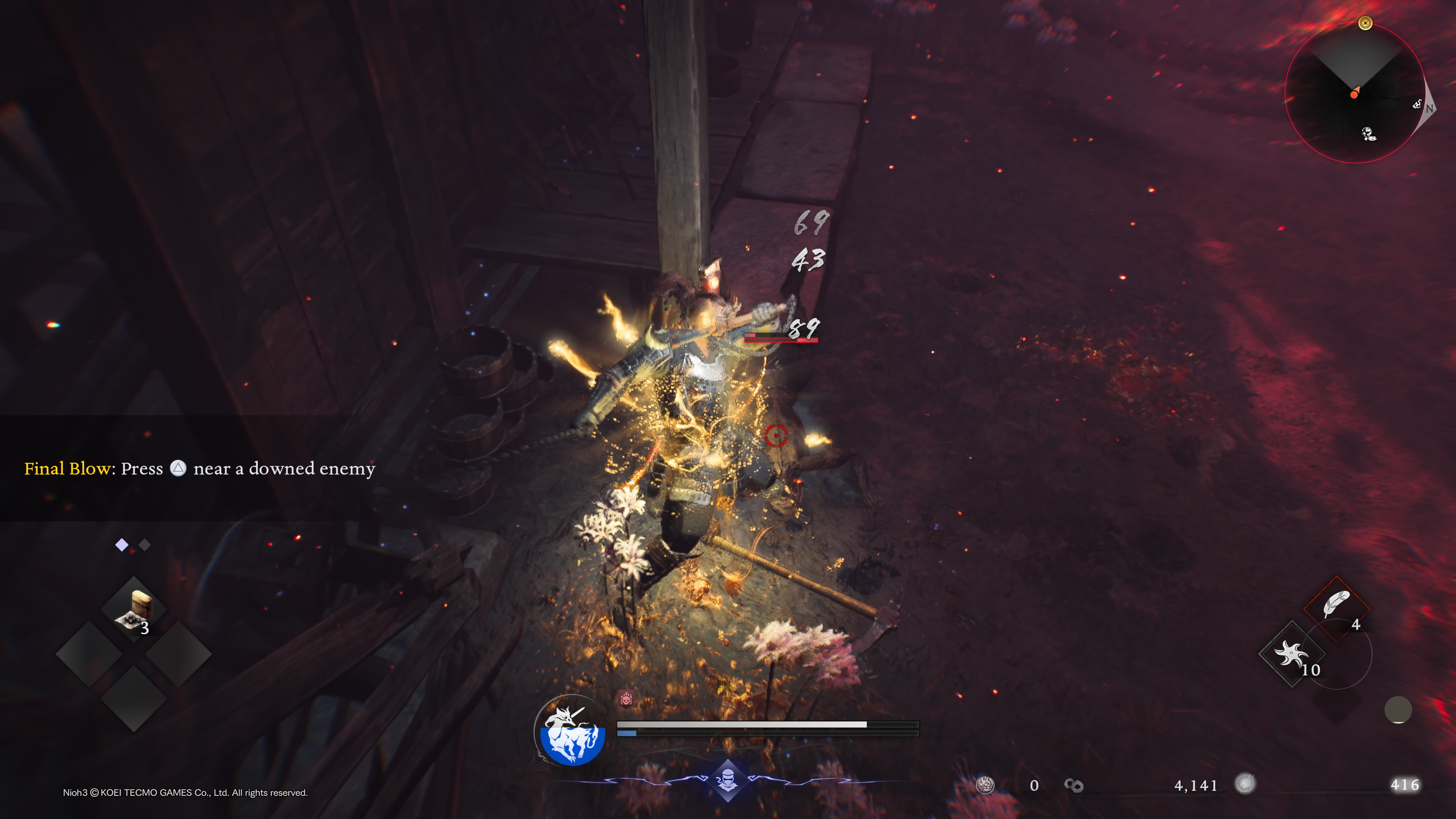
Task: Use the shuriken slot with 10 left
Action: (1291, 654)
